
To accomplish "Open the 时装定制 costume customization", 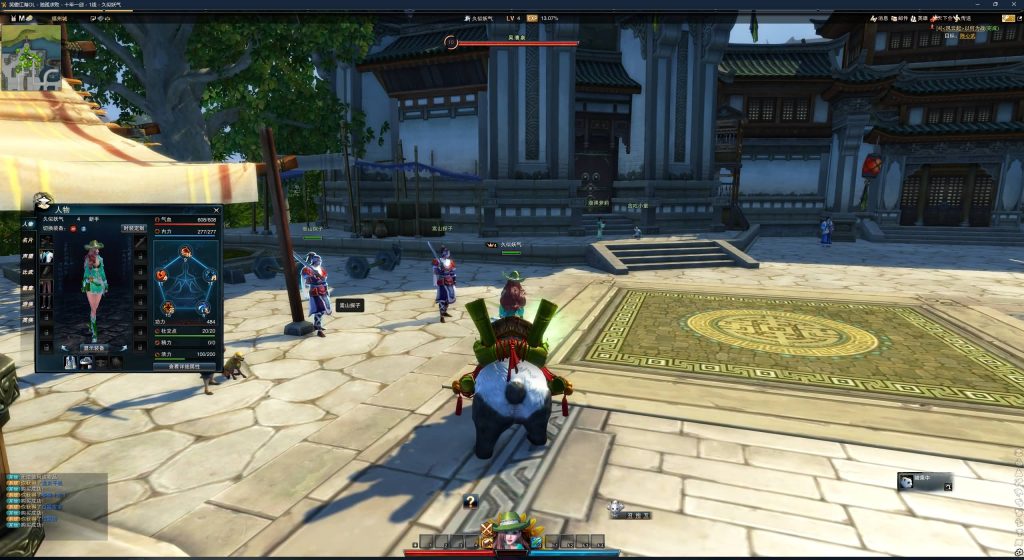I will 133,228.
